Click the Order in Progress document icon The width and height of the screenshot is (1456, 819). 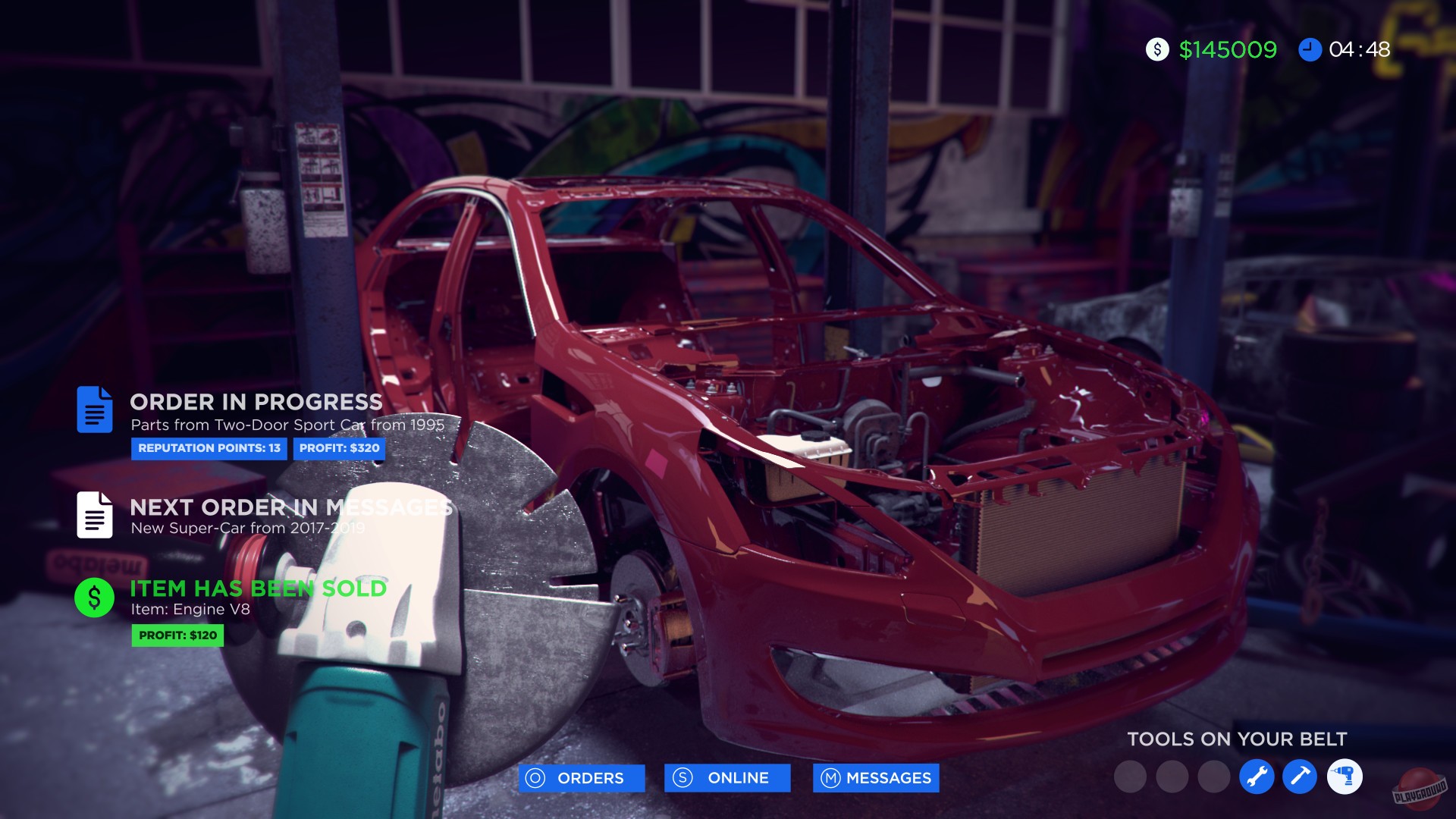[x=94, y=410]
